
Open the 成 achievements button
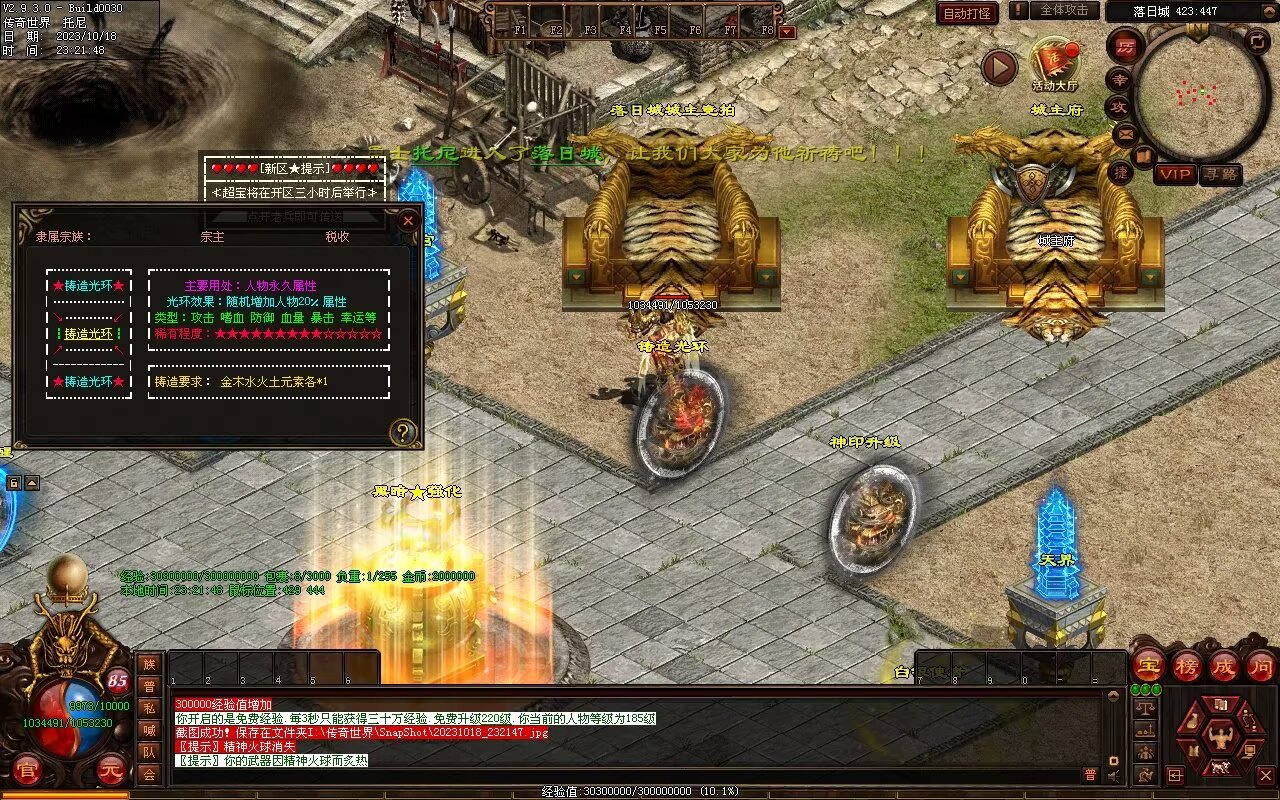point(1224,666)
